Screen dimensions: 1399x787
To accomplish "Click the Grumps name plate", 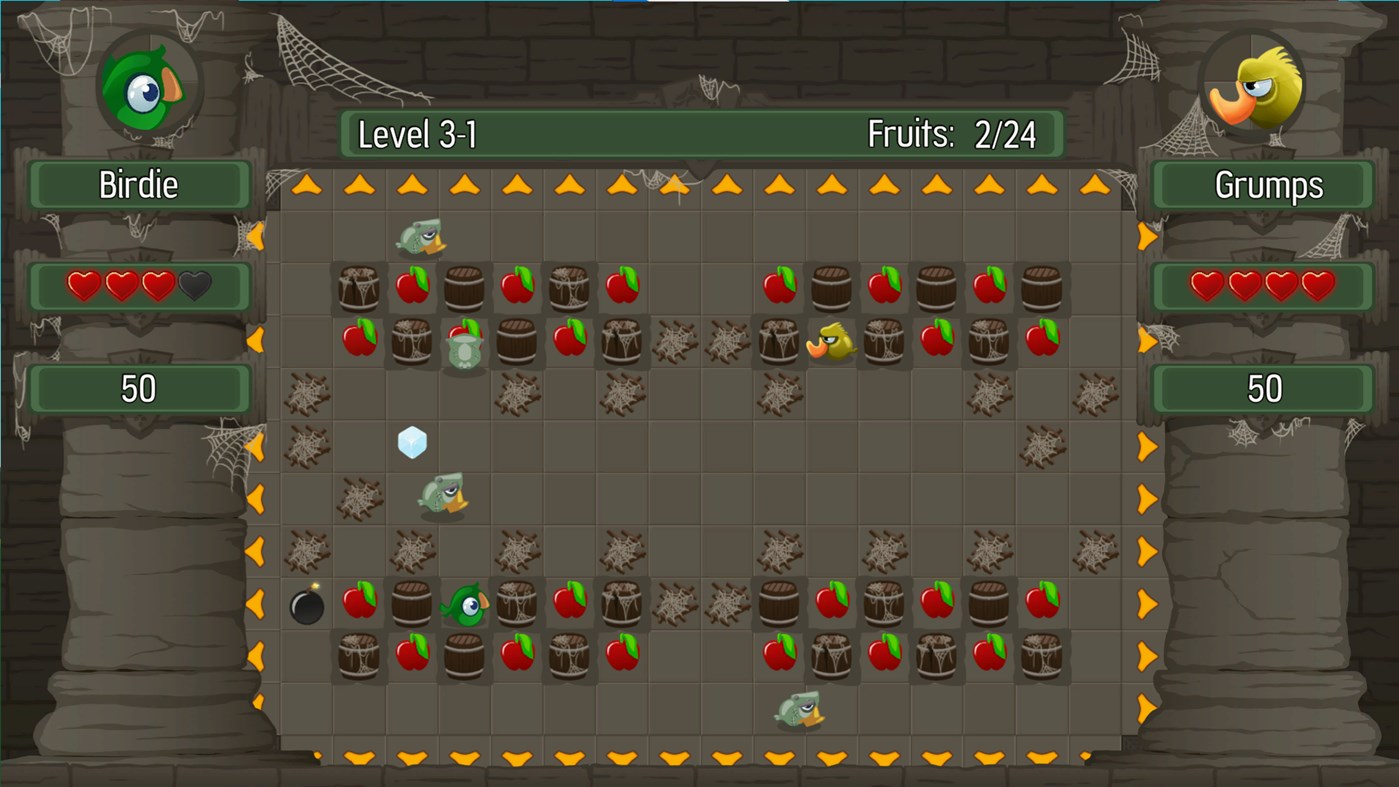I will [1262, 184].
